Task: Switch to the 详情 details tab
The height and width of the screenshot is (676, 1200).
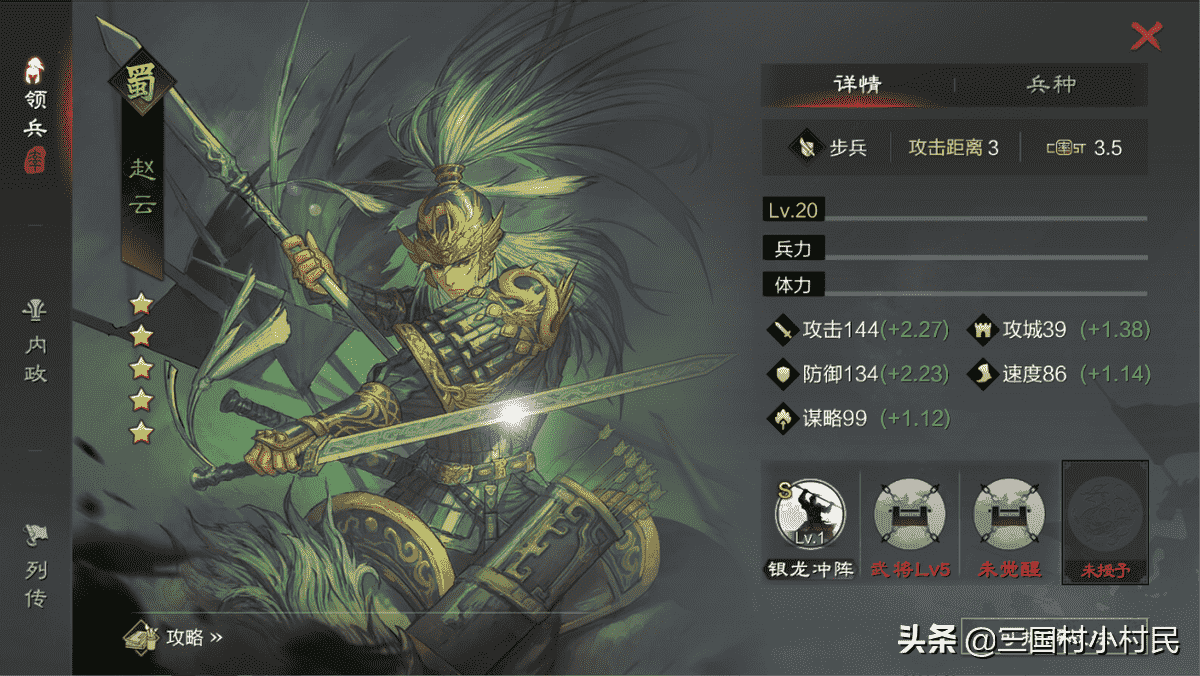Action: tap(857, 85)
